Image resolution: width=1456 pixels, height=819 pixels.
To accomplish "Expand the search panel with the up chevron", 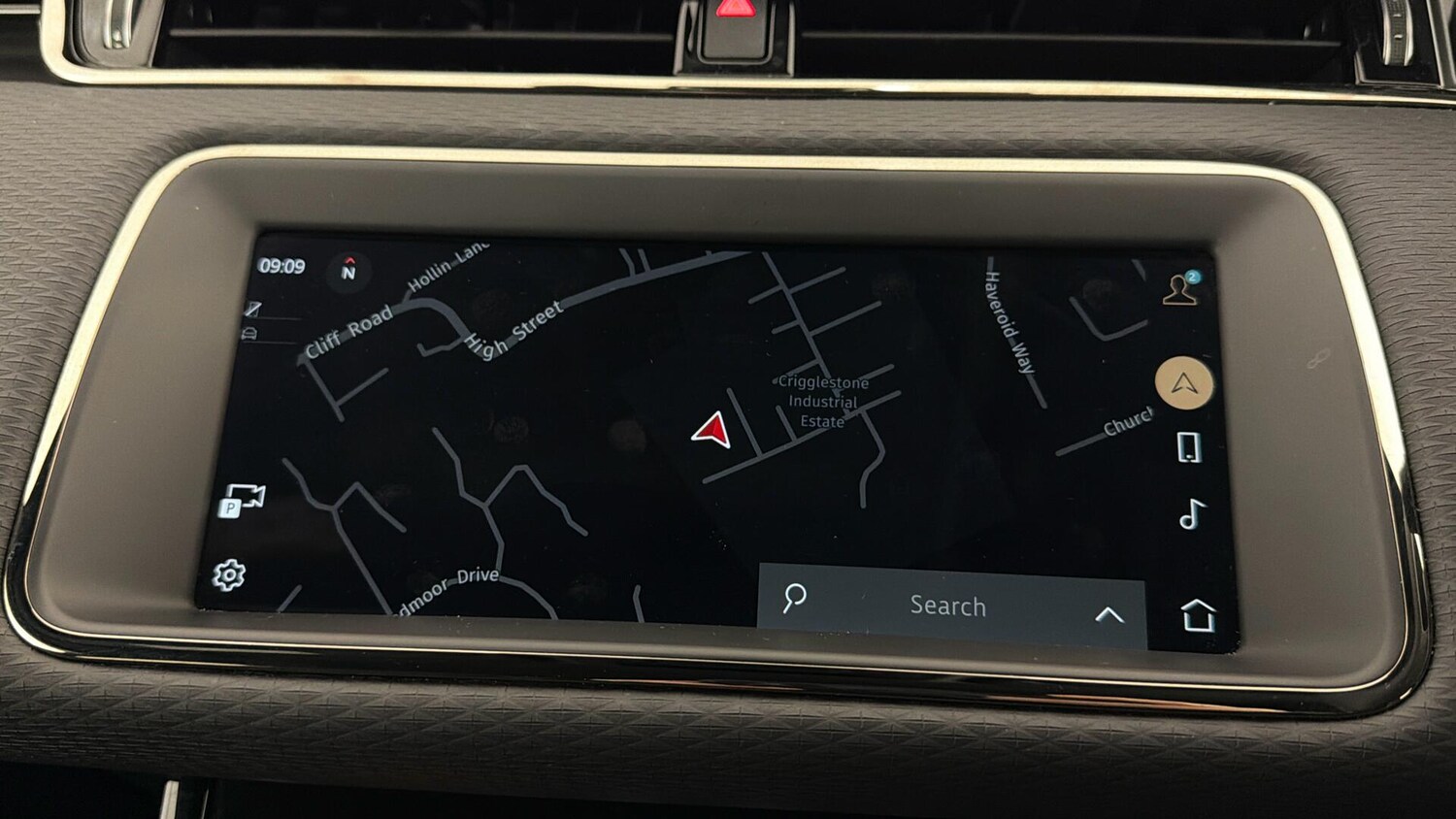I will pos(1109,614).
